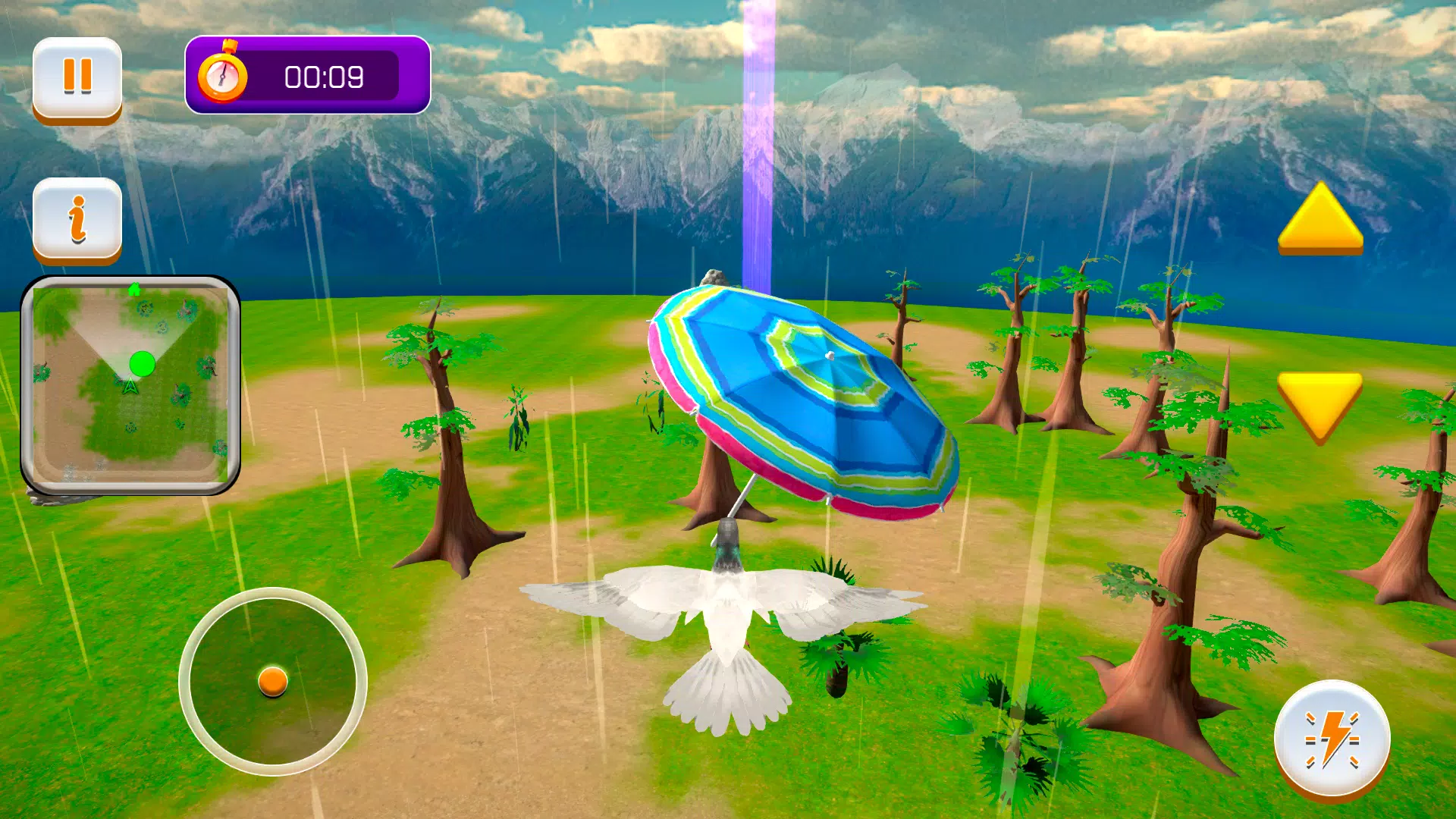This screenshot has width=1456, height=819.
Task: Tap the home arrow icon on the minimap
Action: click(x=135, y=290)
